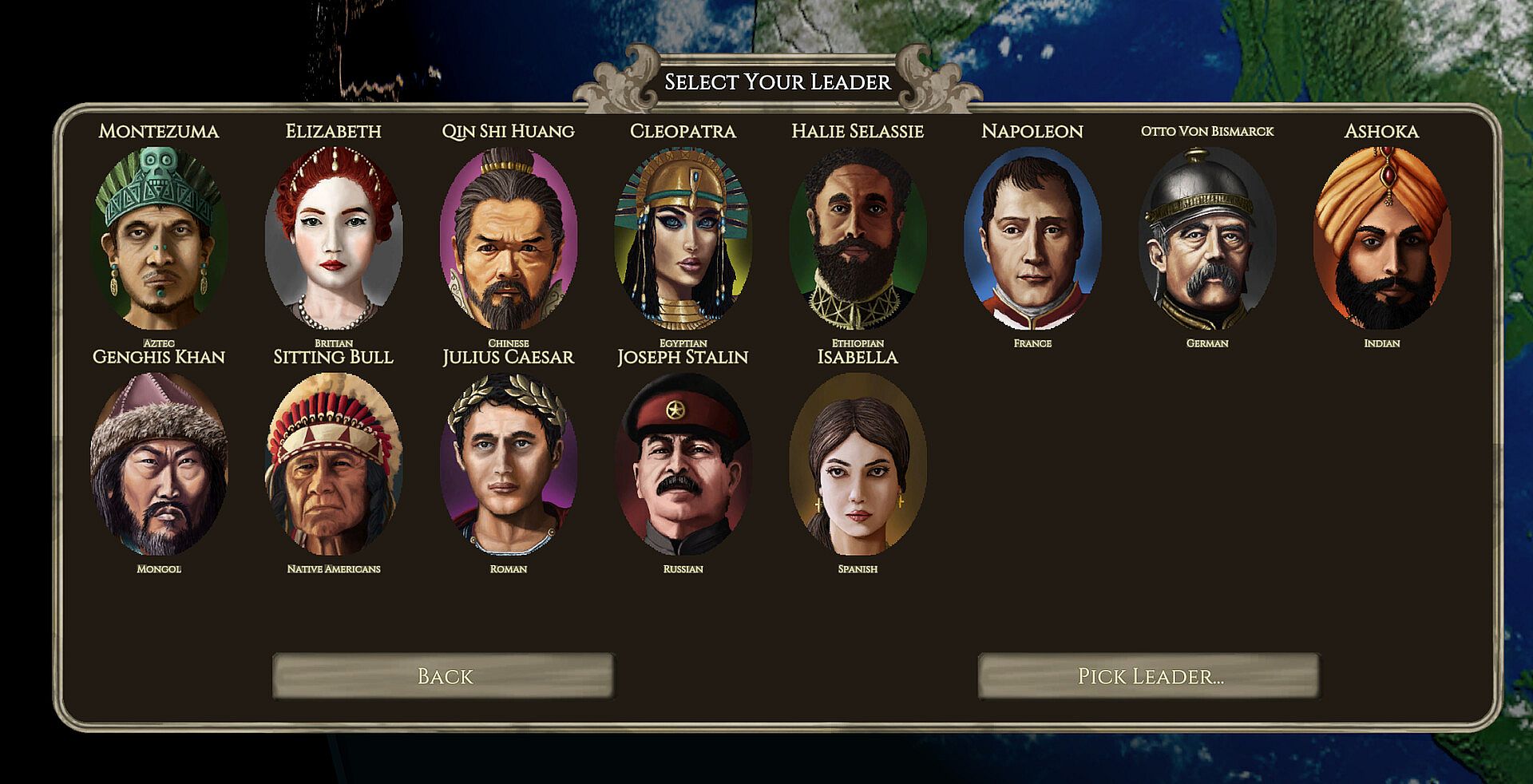
Task: Select Joseph Stalin's Russian portrait
Action: (683, 464)
